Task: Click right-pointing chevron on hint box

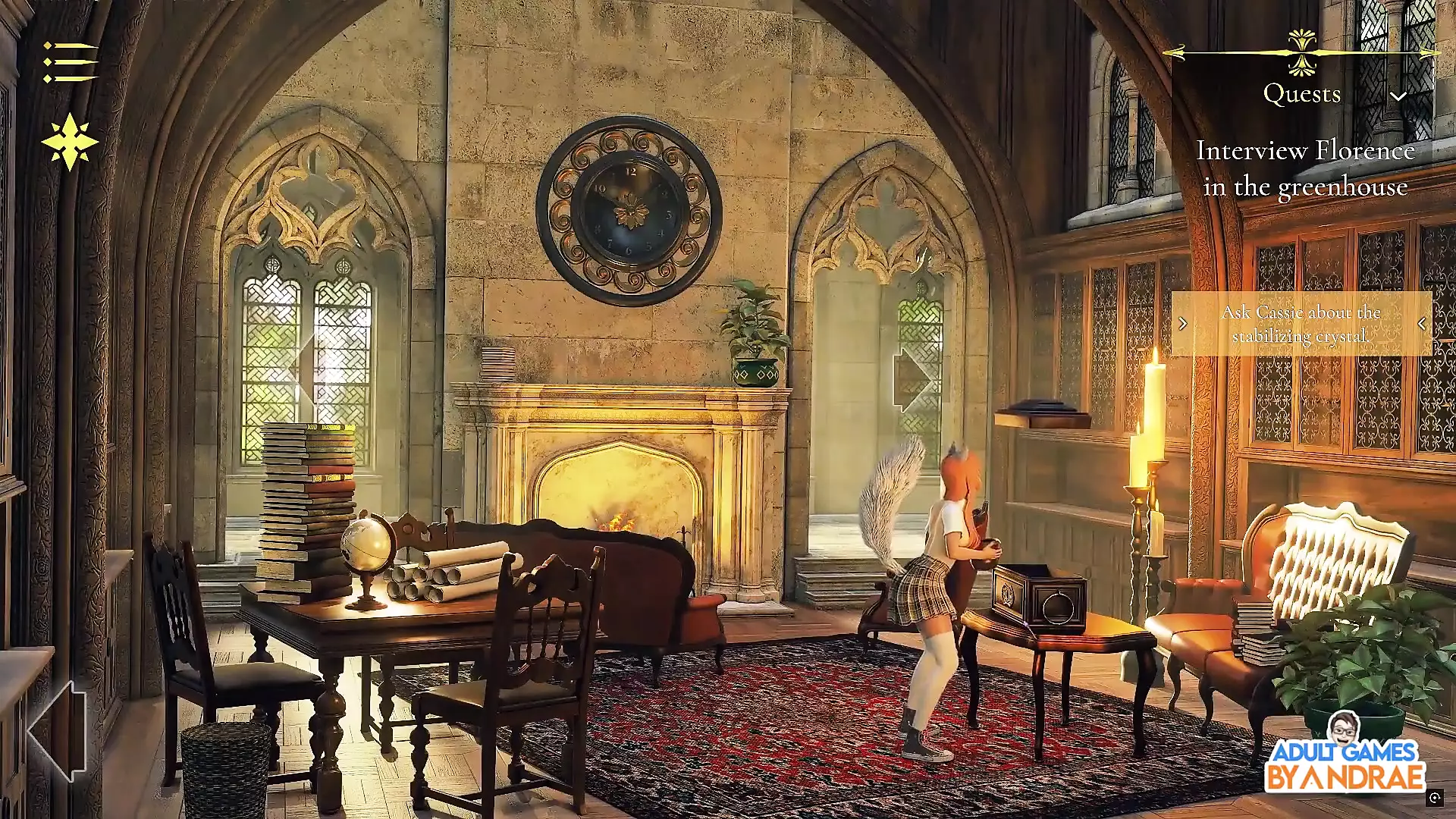Action: [1183, 324]
